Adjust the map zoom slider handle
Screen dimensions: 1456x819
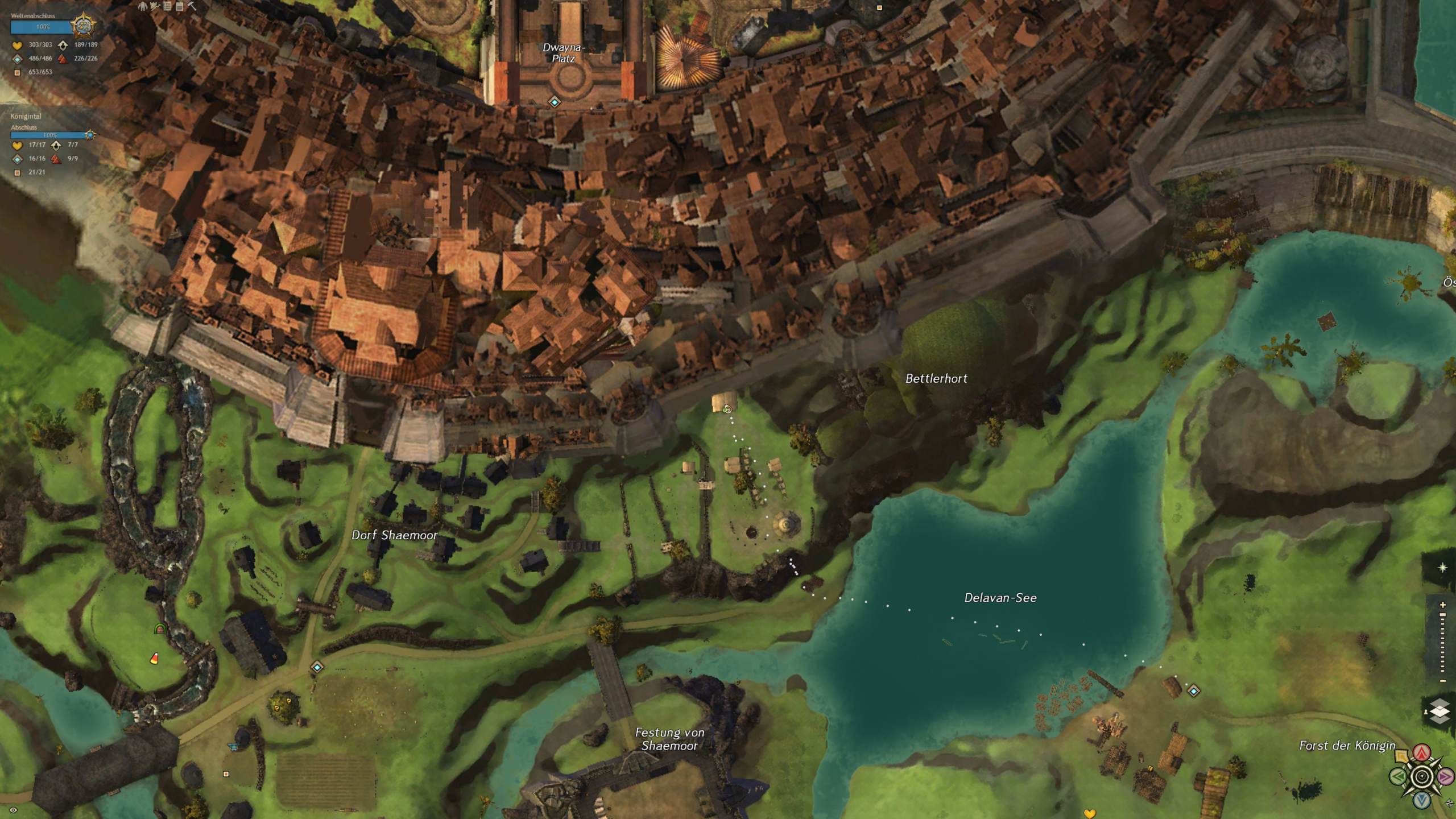tap(1442, 615)
